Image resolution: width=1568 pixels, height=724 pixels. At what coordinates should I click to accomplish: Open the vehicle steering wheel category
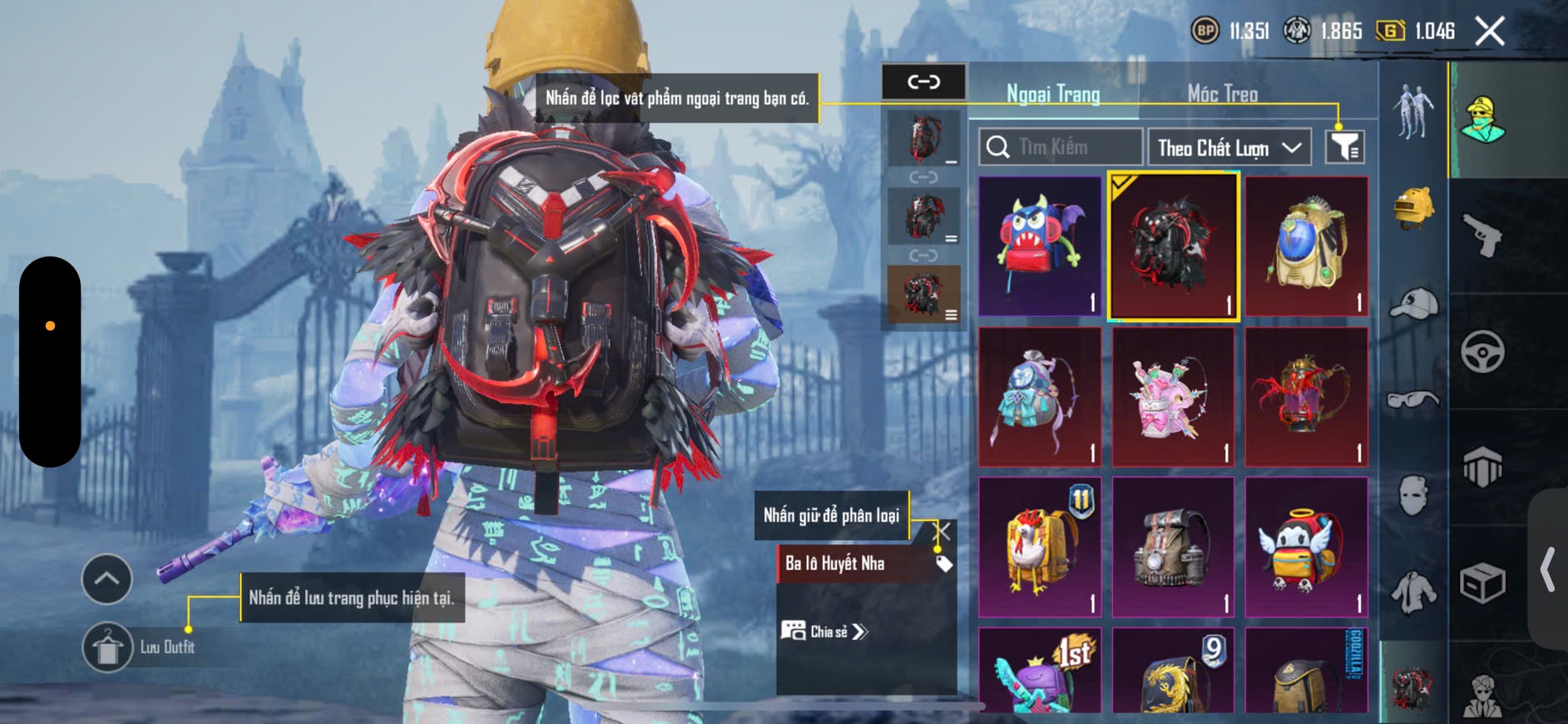(x=1482, y=351)
